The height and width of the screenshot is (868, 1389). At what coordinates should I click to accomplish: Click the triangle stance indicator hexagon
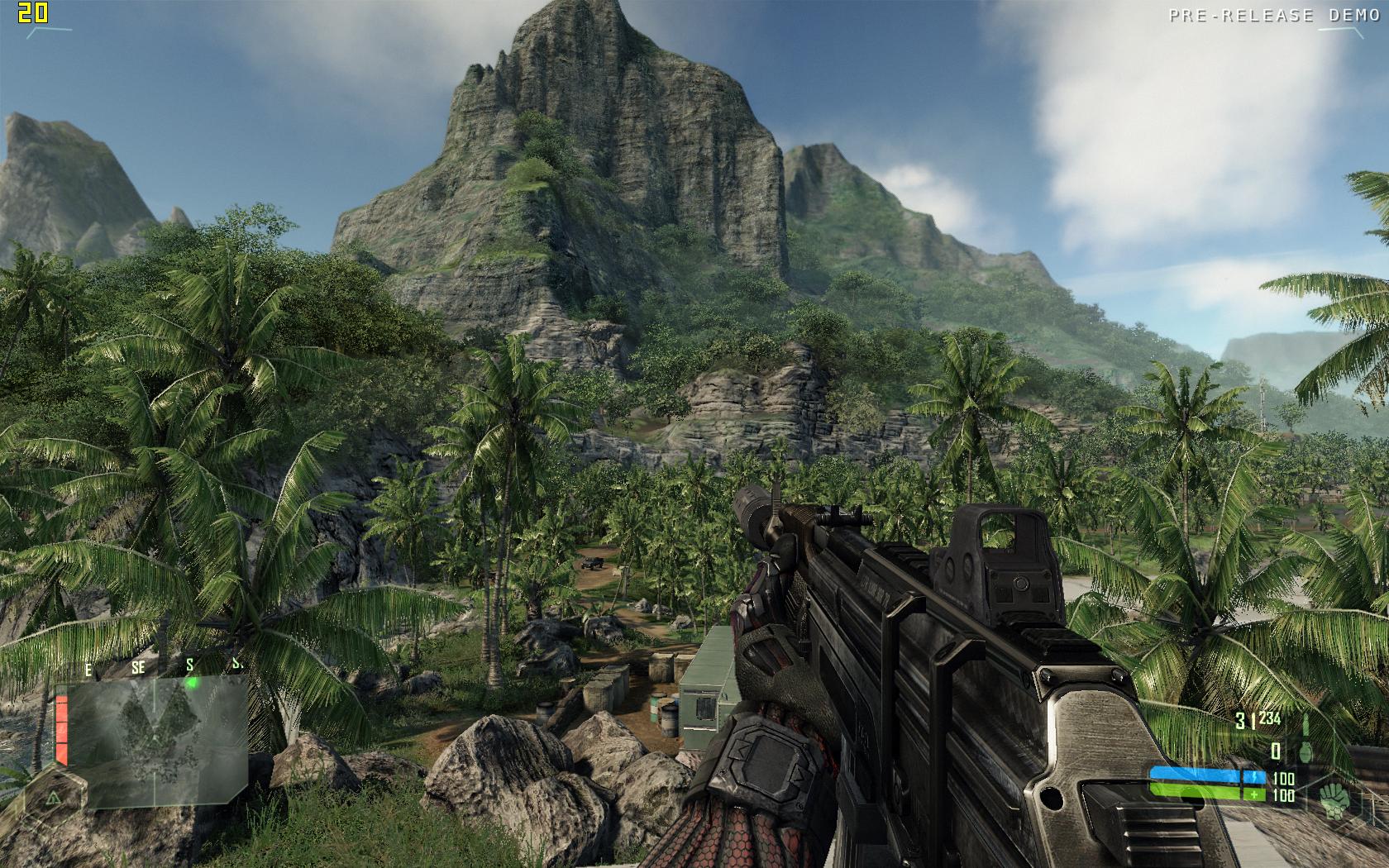tap(53, 798)
